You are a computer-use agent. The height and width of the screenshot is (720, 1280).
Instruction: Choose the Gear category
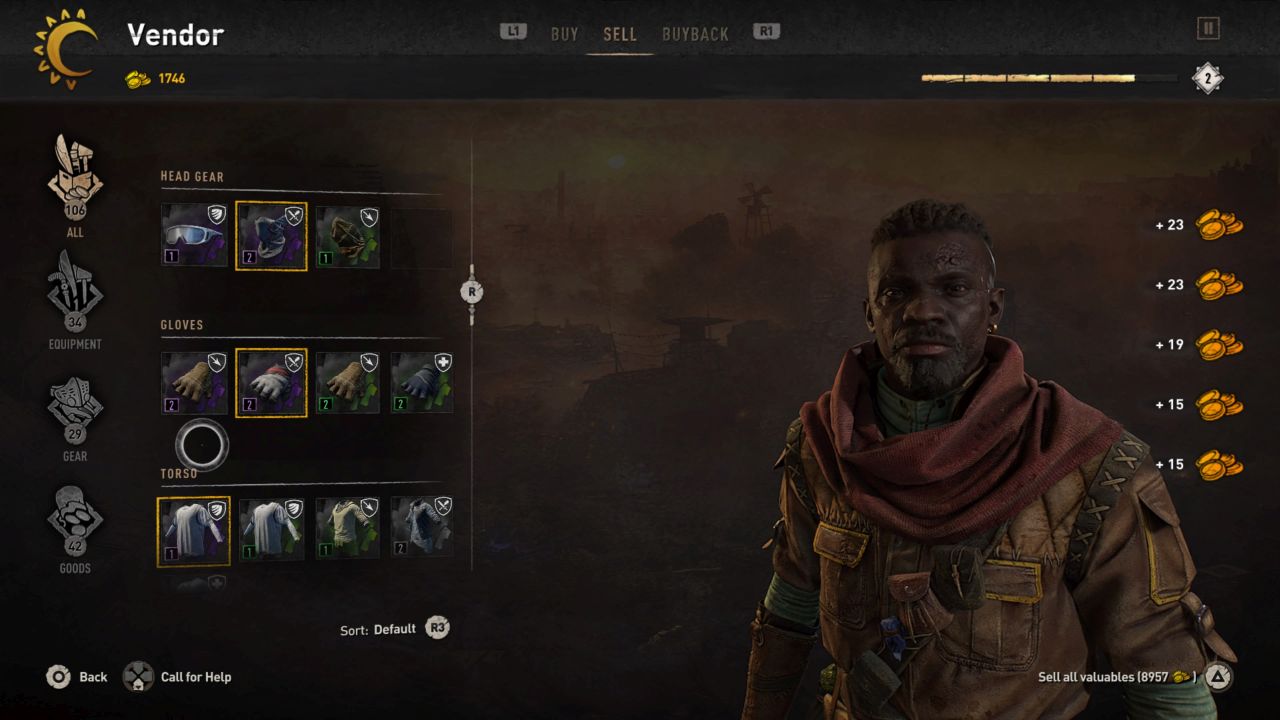coord(75,408)
